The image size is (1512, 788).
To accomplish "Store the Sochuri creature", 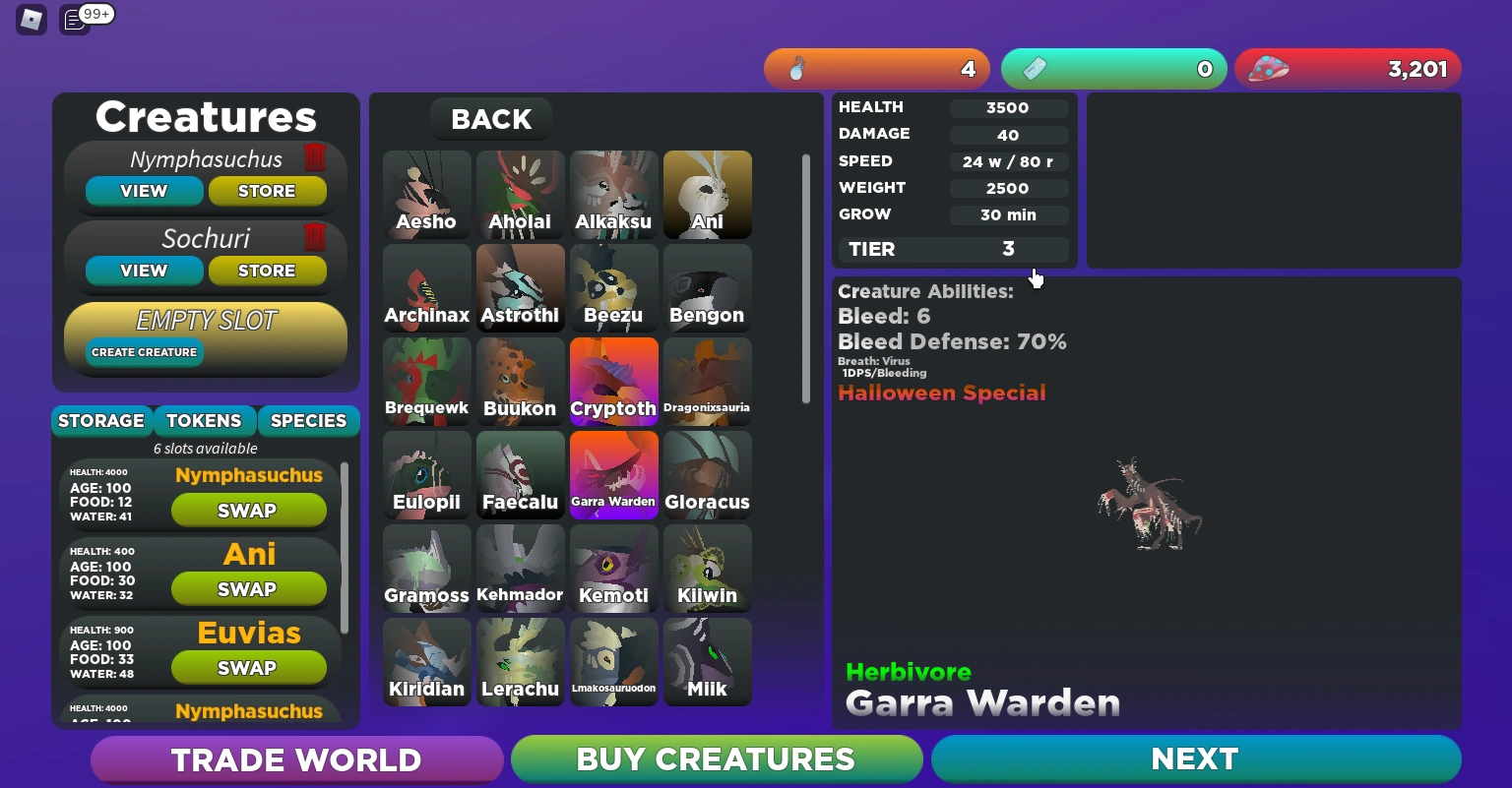I will [268, 271].
